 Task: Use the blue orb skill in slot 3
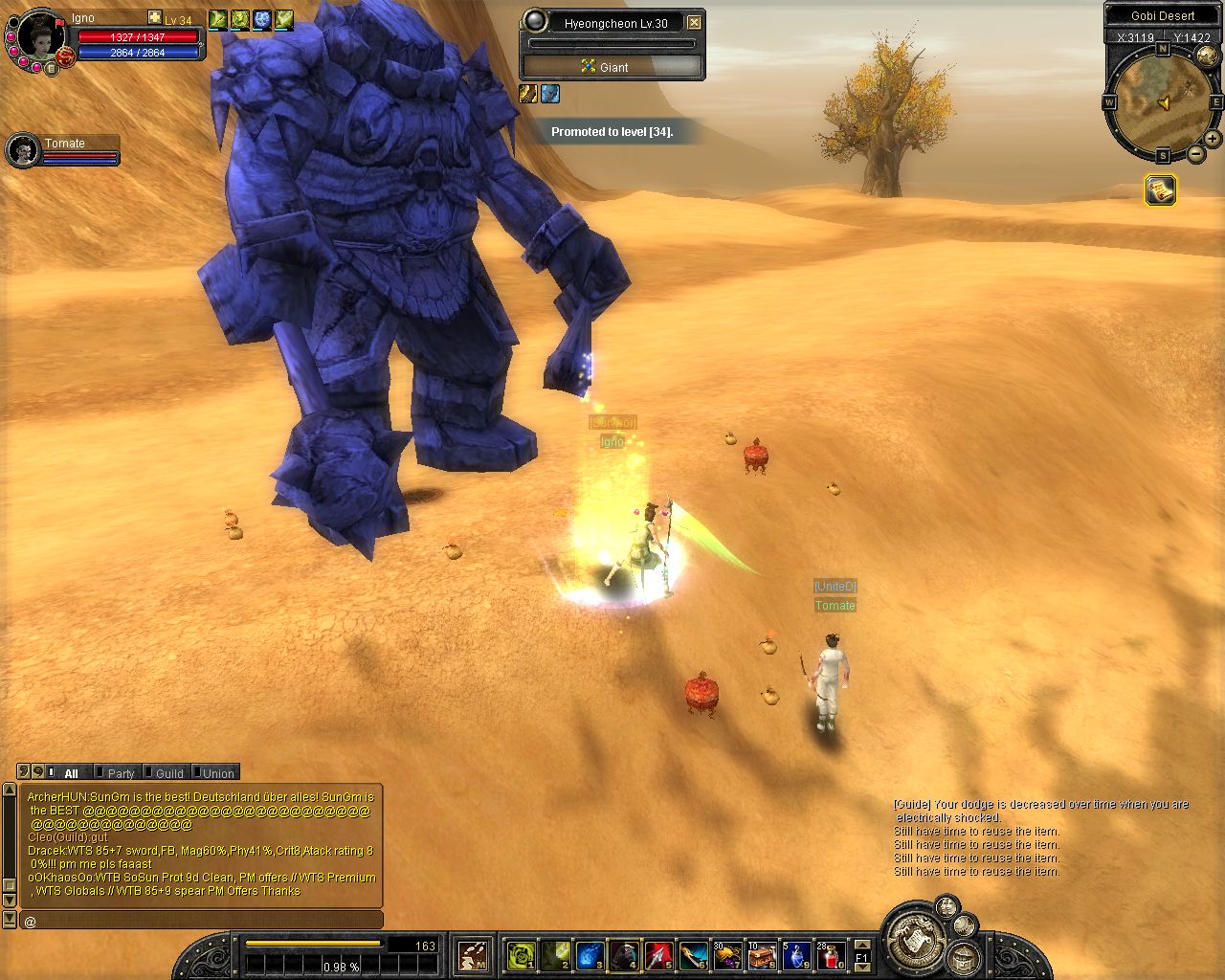590,954
